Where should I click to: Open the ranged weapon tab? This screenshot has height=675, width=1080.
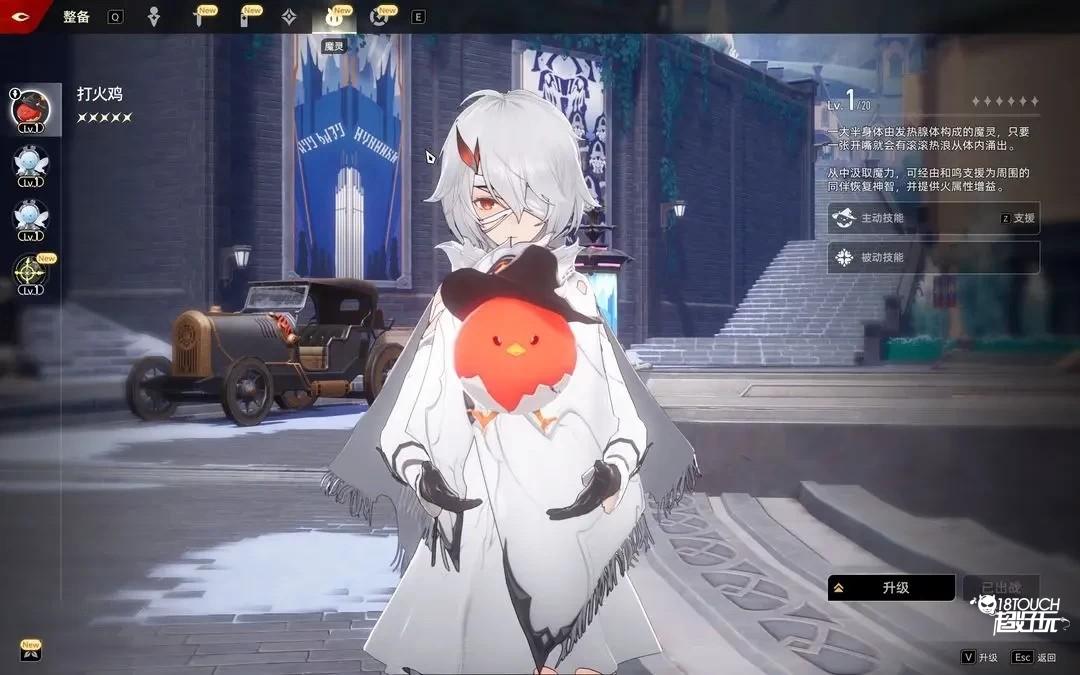click(x=244, y=17)
